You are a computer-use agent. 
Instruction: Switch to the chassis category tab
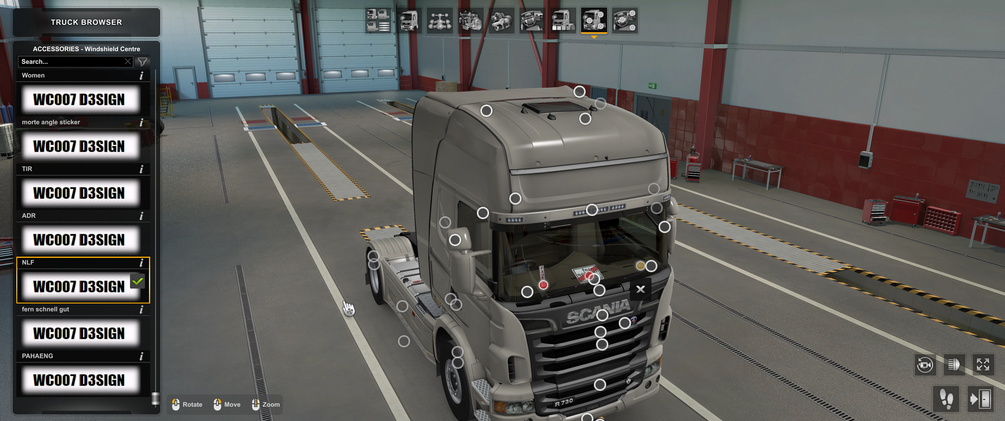tap(440, 20)
